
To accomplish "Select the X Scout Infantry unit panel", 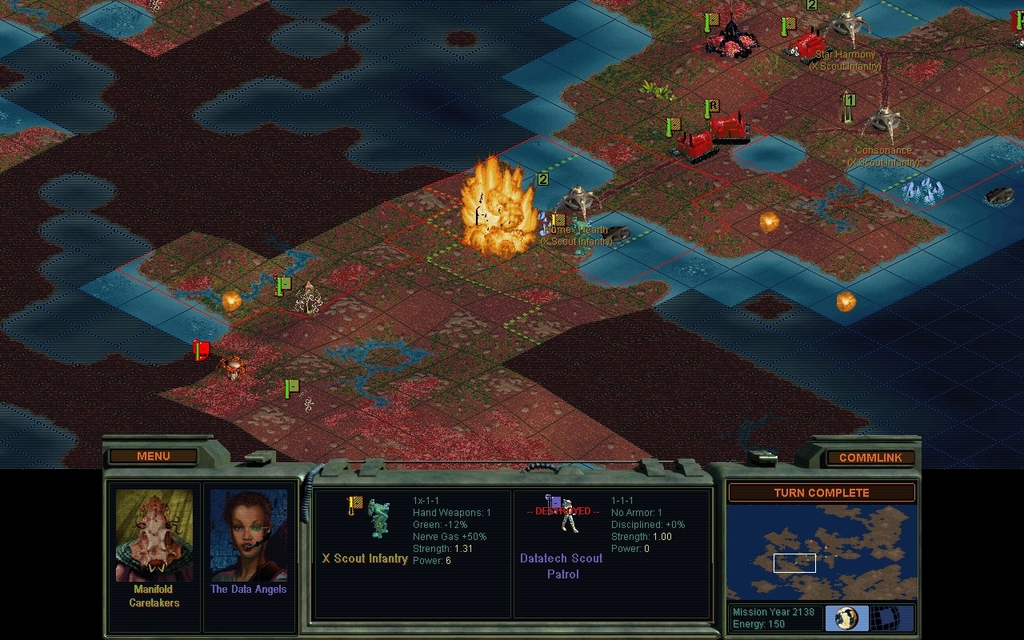I will (412, 552).
